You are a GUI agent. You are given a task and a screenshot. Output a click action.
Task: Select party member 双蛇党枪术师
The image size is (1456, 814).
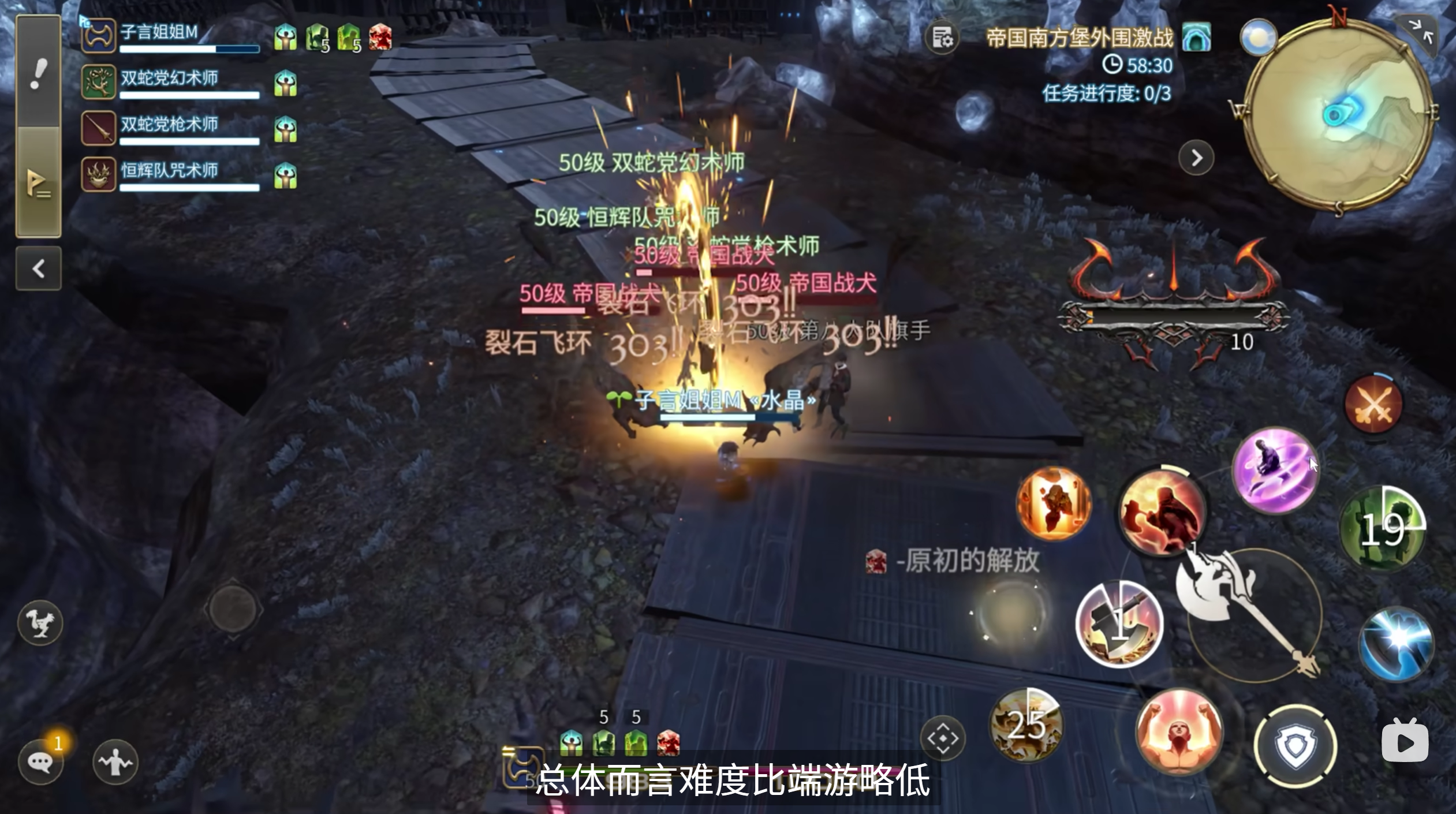170,128
